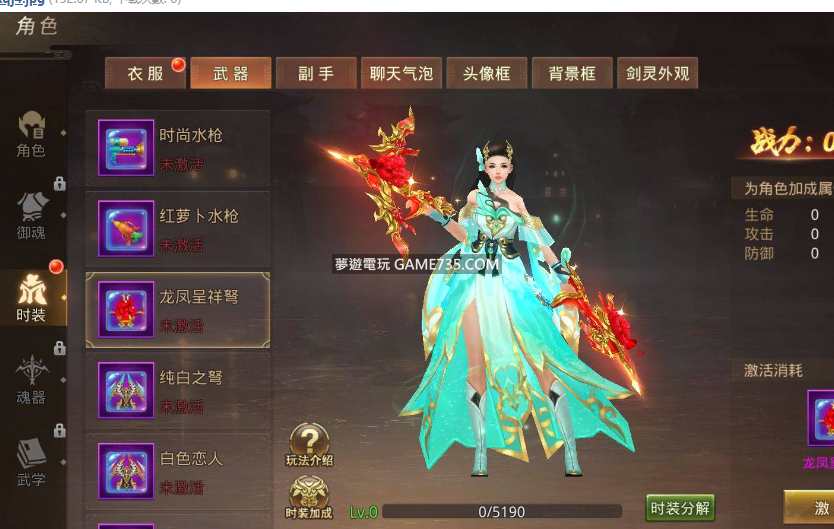Viewport: 834px width, 529px height.
Task: Select the 白色恋人 weapon skin
Action: point(178,472)
